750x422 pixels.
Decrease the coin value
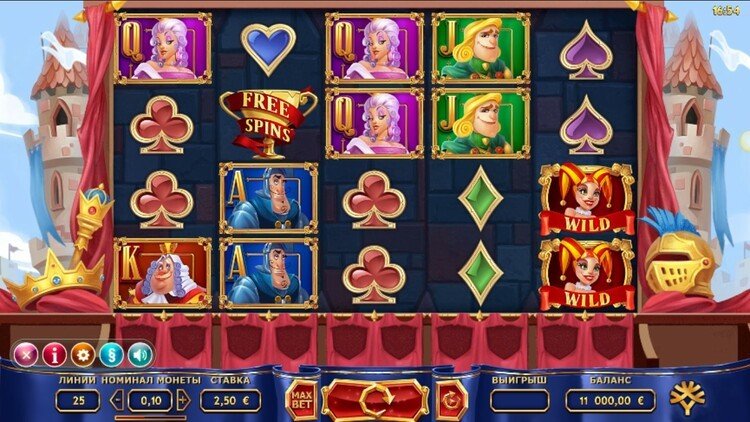point(118,400)
